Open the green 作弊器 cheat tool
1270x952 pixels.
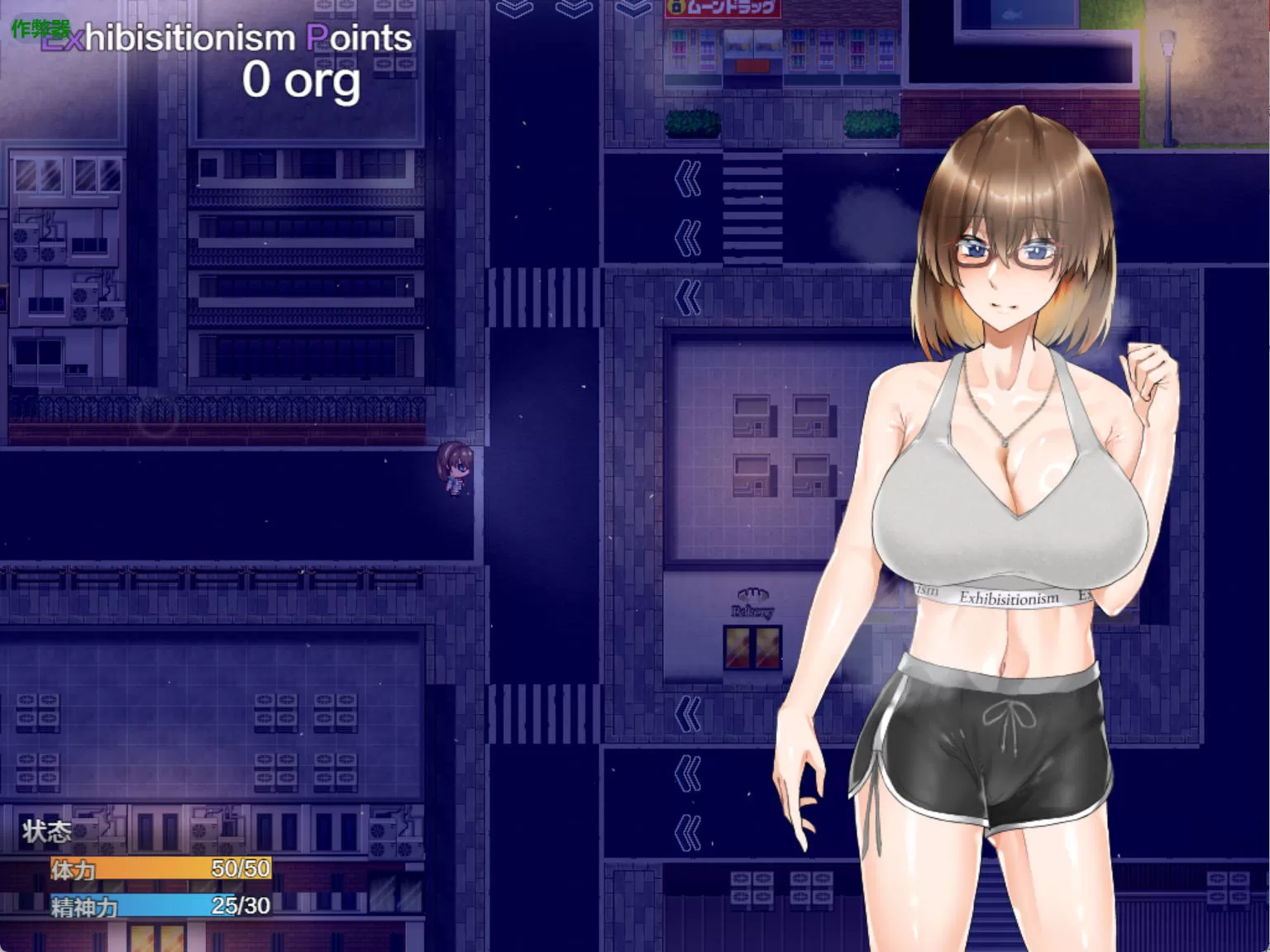point(40,29)
